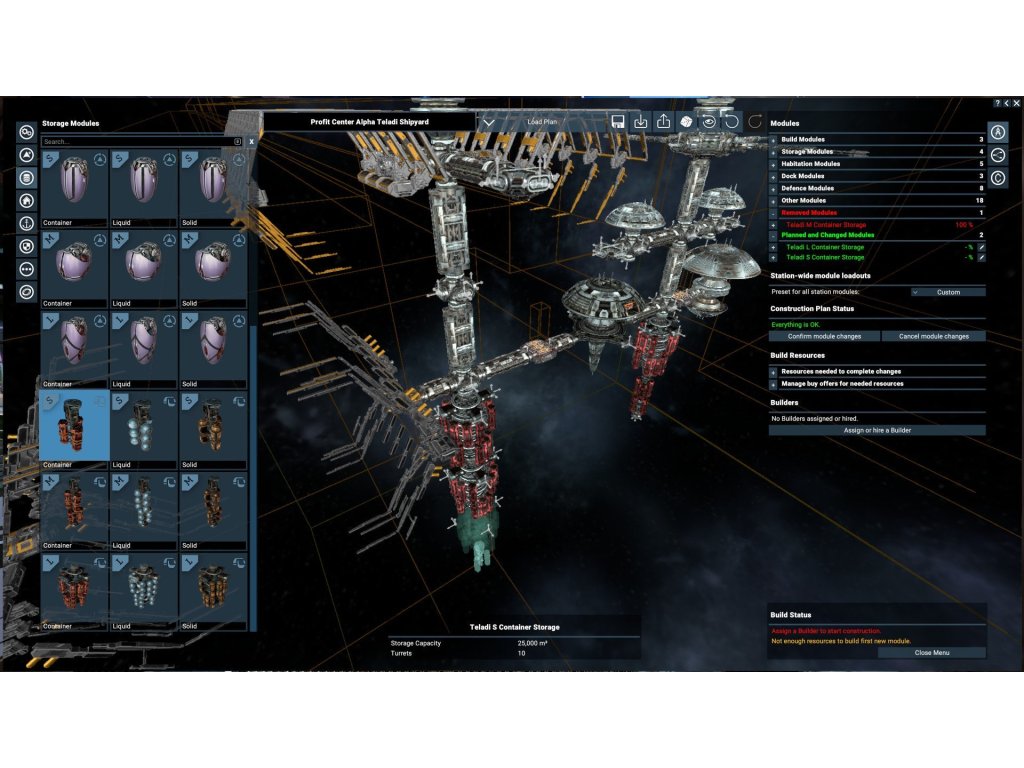
Task: Edit the Teladi L Container Storage loadout
Action: 981,247
